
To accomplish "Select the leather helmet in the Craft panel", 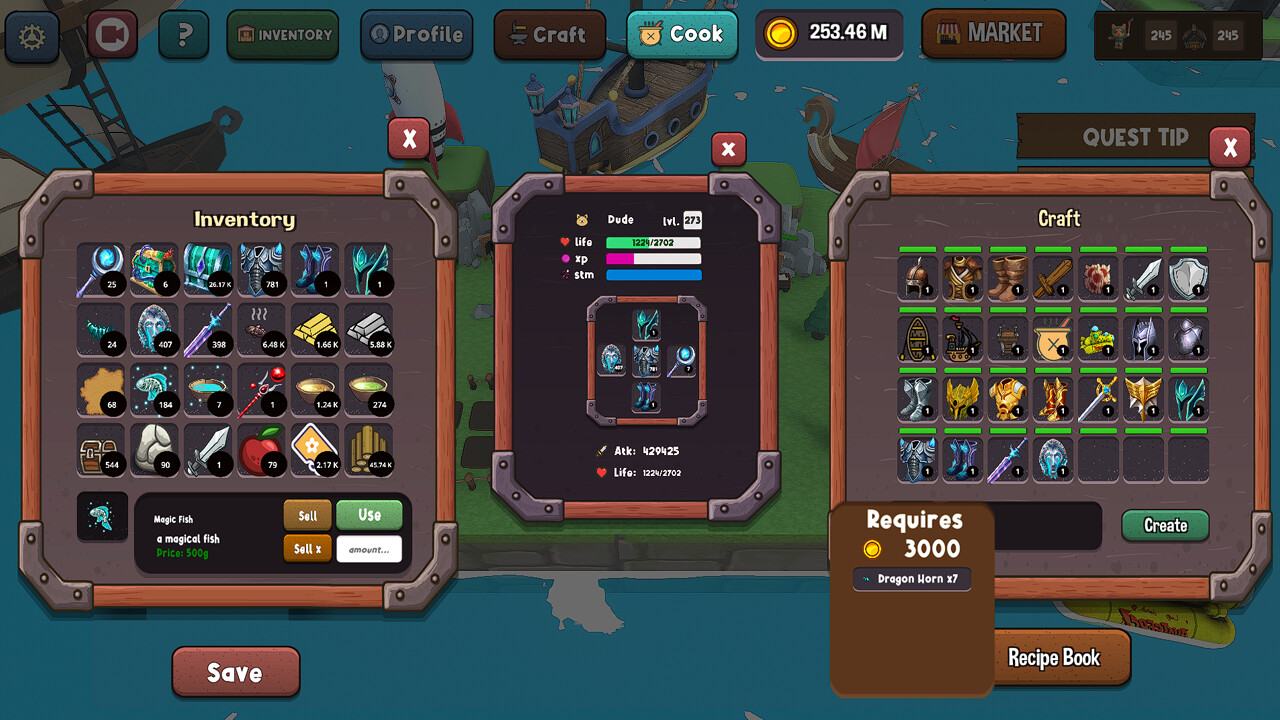I will tap(917, 278).
